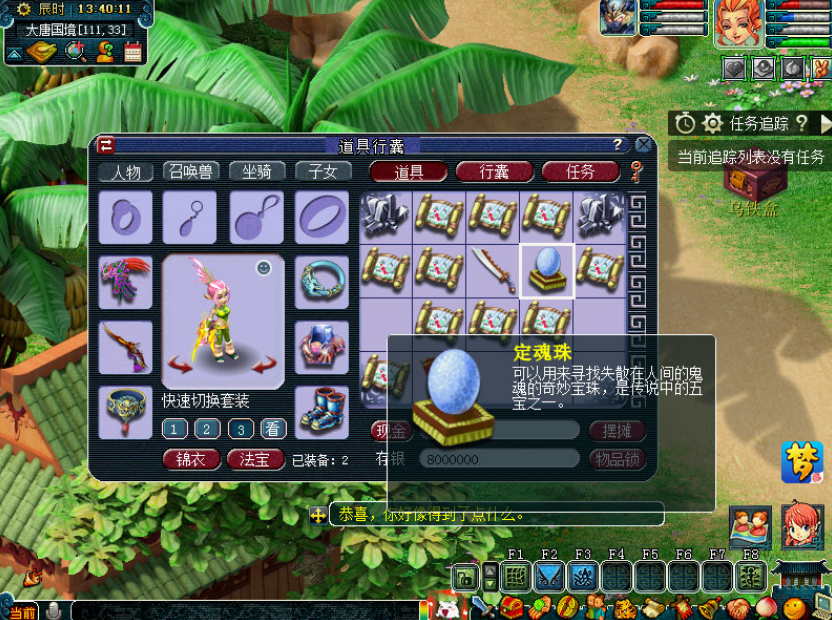Select the 行囊 bag tab
This screenshot has height=620, width=832.
point(494,172)
